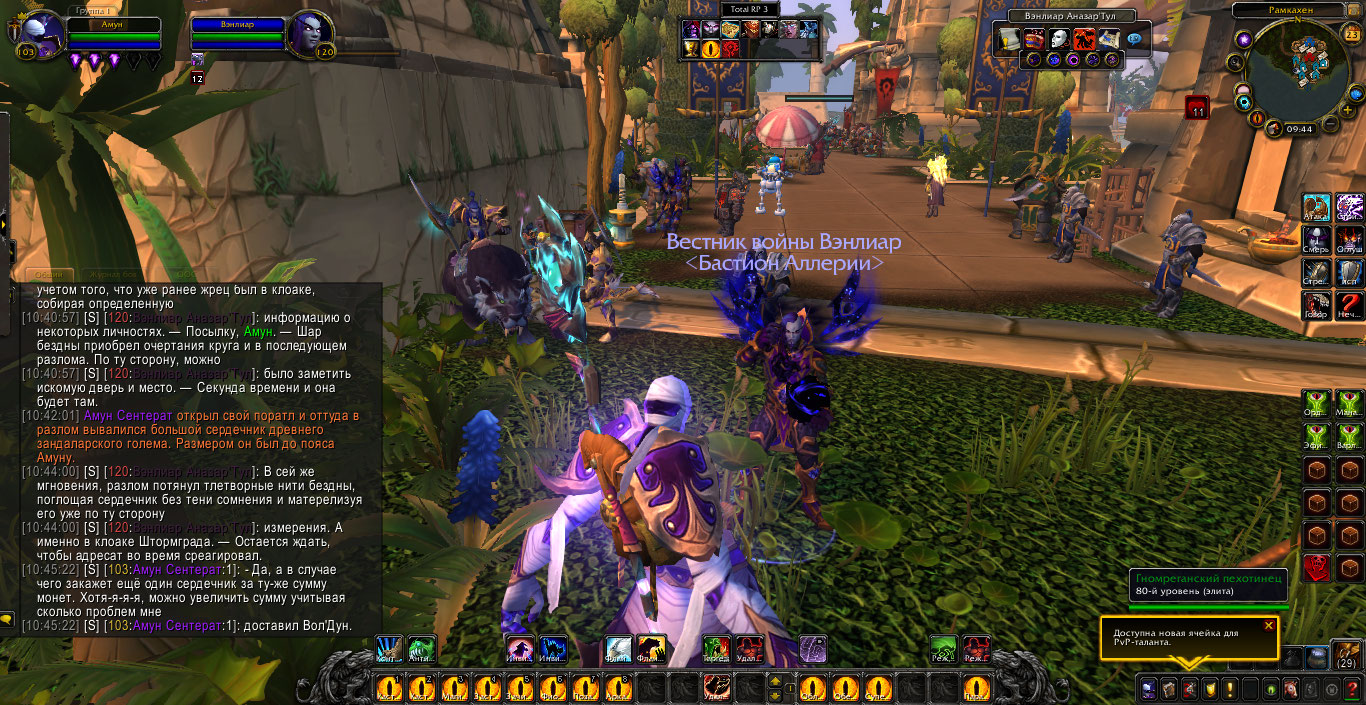Image resolution: width=1366 pixels, height=705 pixels.
Task: Click the red heart icon numbered 11
Action: click(x=1197, y=107)
